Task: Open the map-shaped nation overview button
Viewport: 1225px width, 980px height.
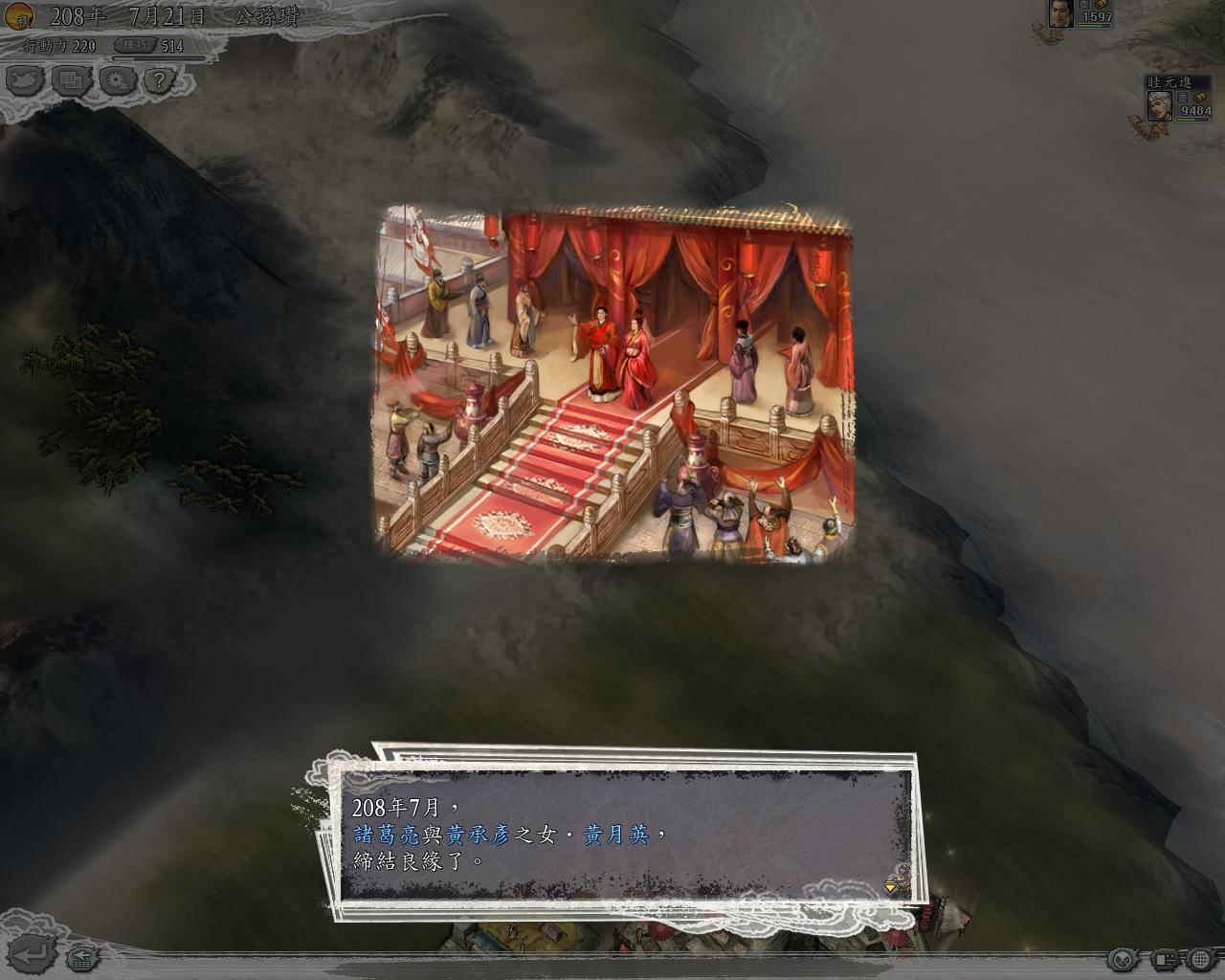Action: (25, 80)
